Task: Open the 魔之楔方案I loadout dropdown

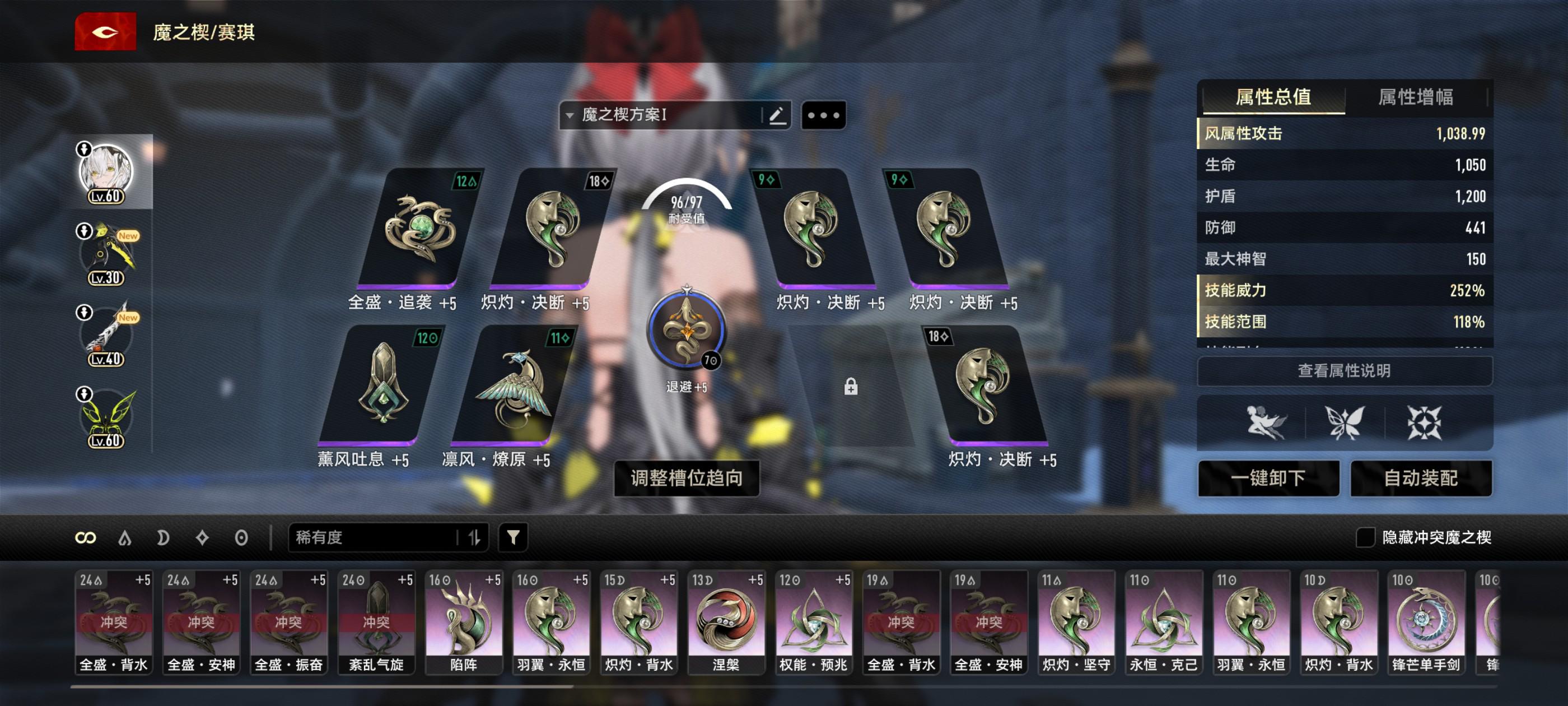Action: pos(660,115)
